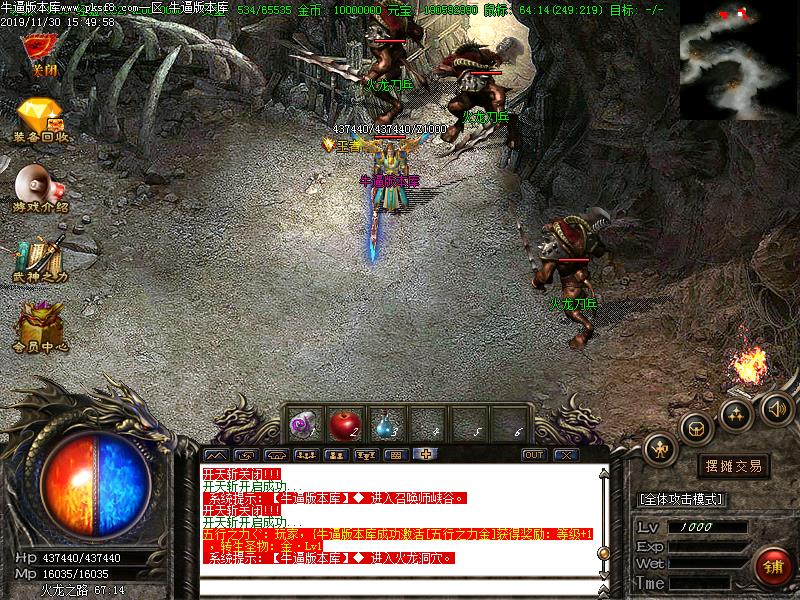Open the 武神之力 scroll and sword icon
The height and width of the screenshot is (600, 800).
tap(40, 257)
